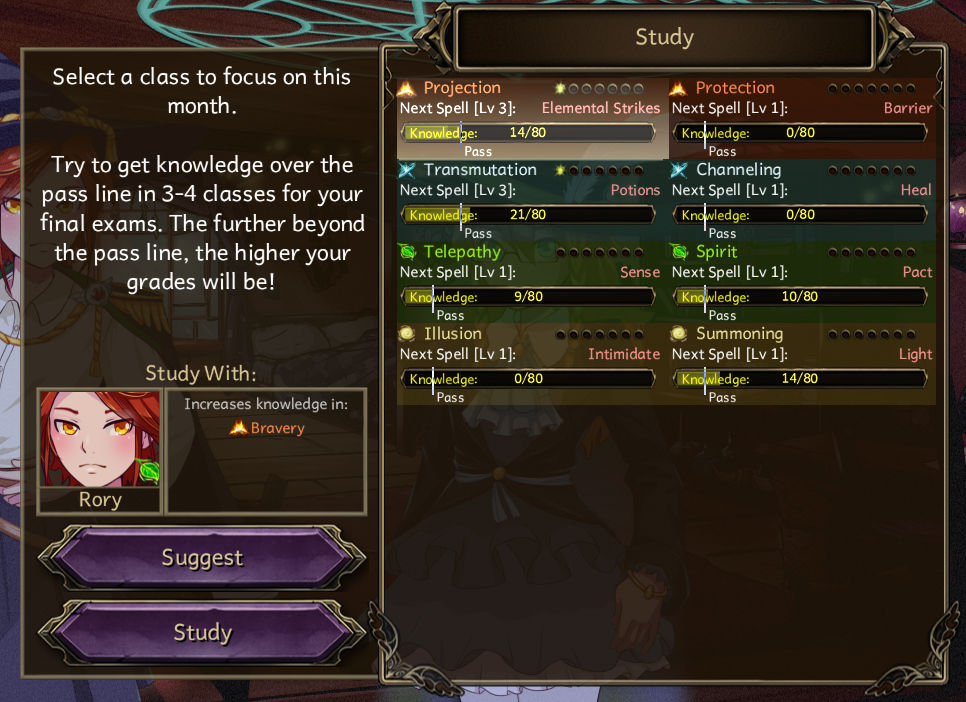Select Rory's study partner portrait
The height and width of the screenshot is (702, 966).
[x=100, y=450]
